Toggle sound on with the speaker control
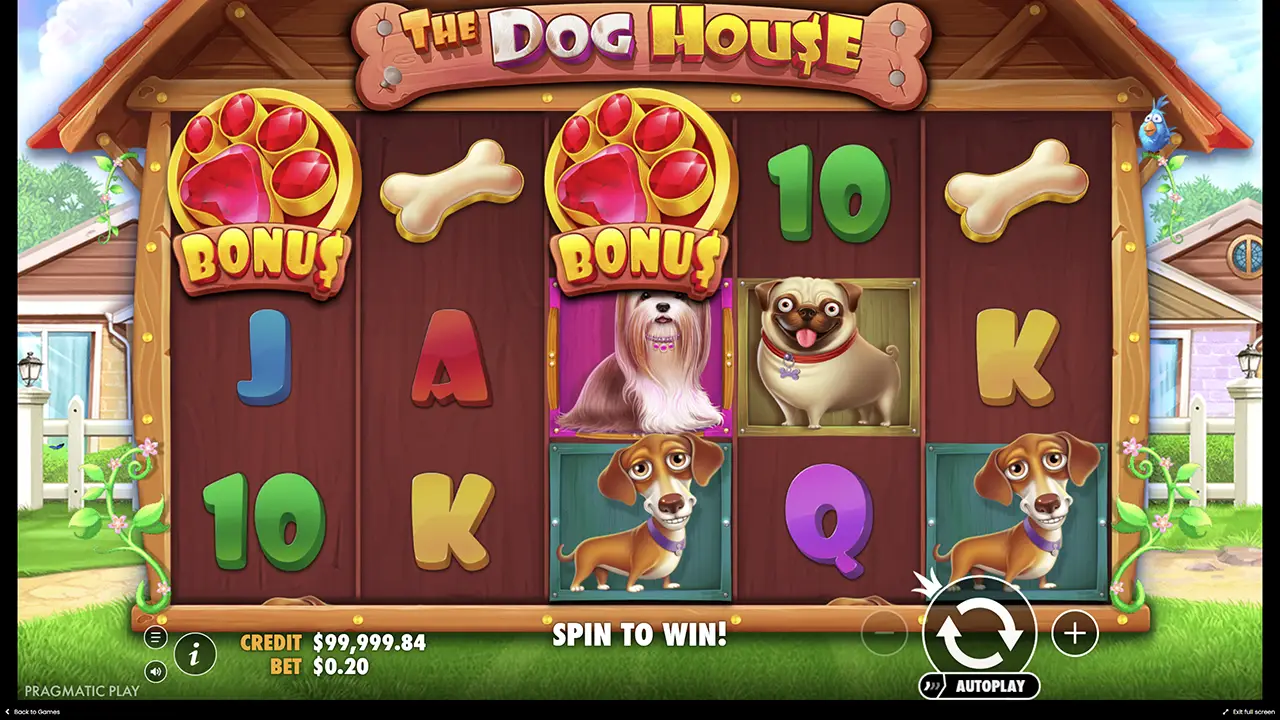Image resolution: width=1280 pixels, height=720 pixels. (155, 672)
